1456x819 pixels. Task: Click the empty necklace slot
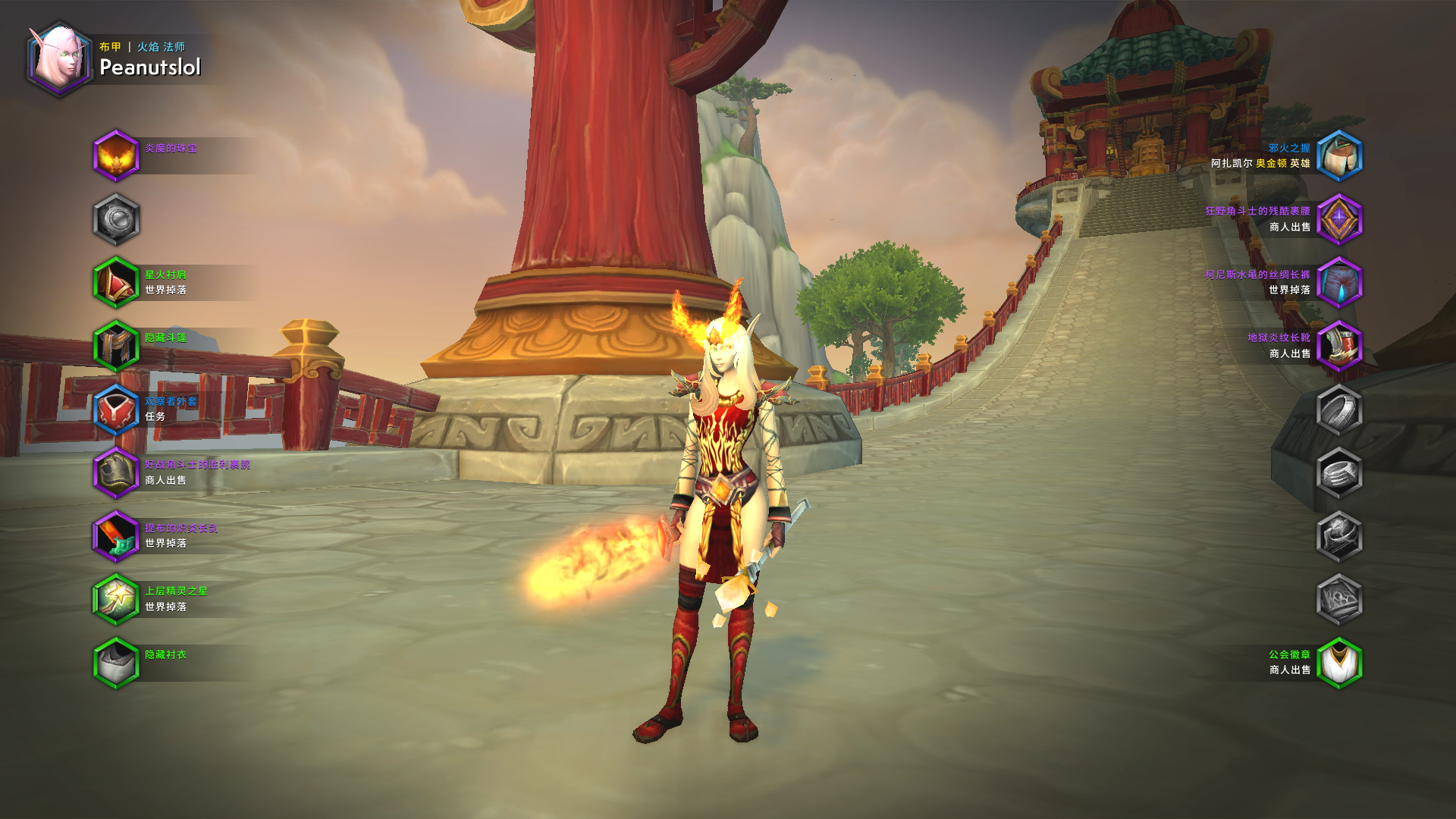pyautogui.click(x=116, y=220)
